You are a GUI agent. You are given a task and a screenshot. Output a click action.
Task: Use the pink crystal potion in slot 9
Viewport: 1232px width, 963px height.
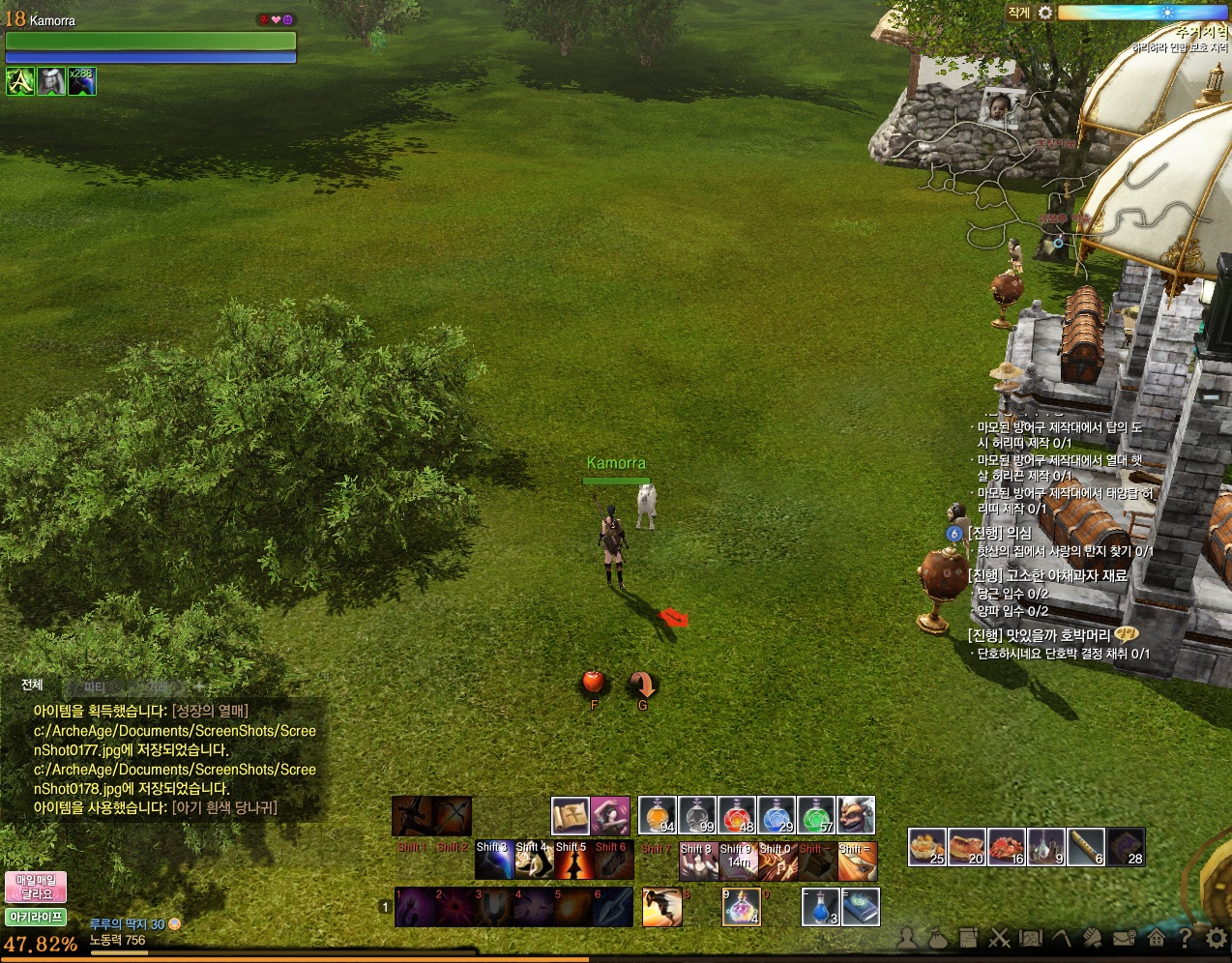742,907
